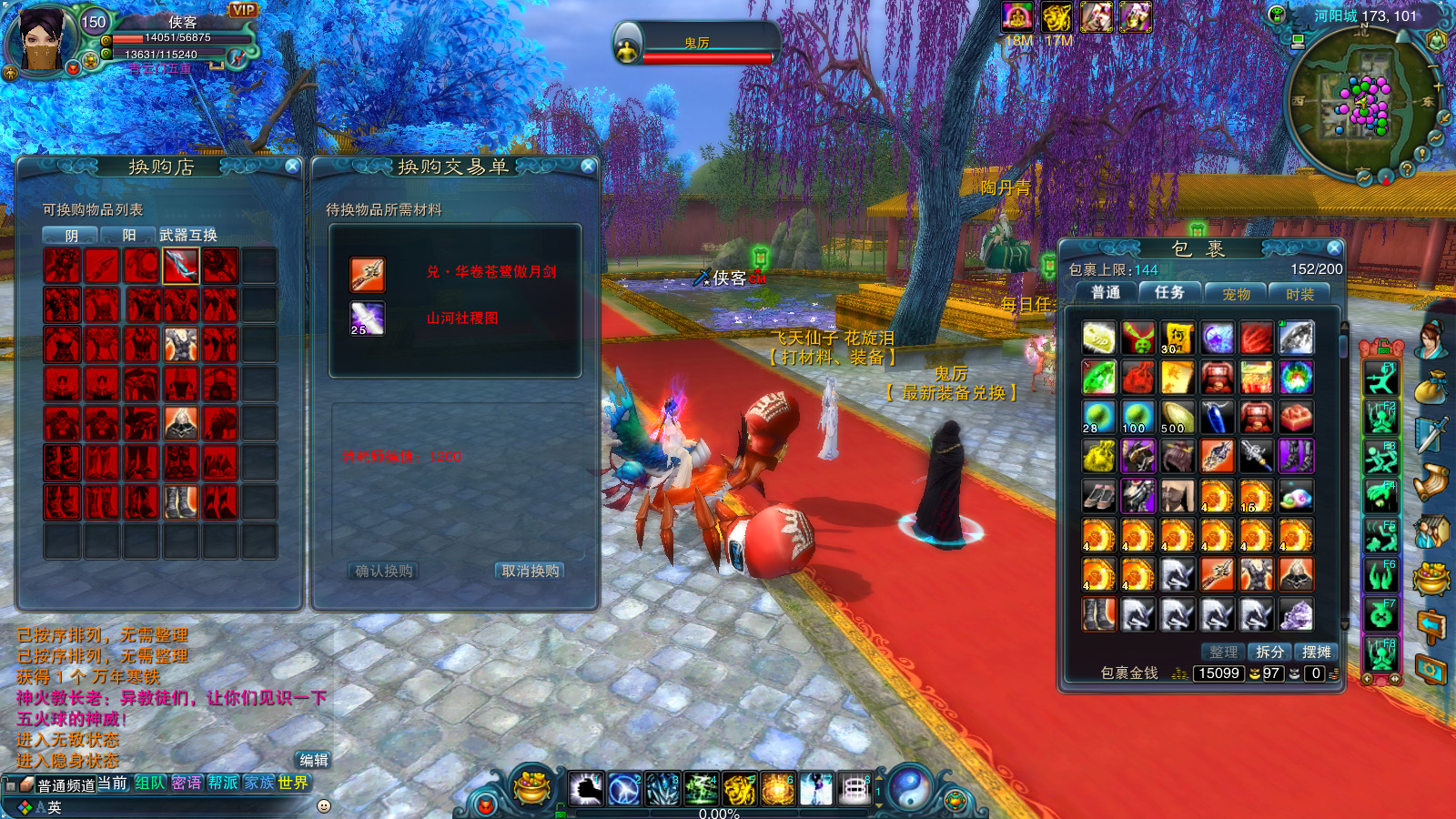Image resolution: width=1456 pixels, height=819 pixels.
Task: Click the 拆分 split button
Action: 1269,652
